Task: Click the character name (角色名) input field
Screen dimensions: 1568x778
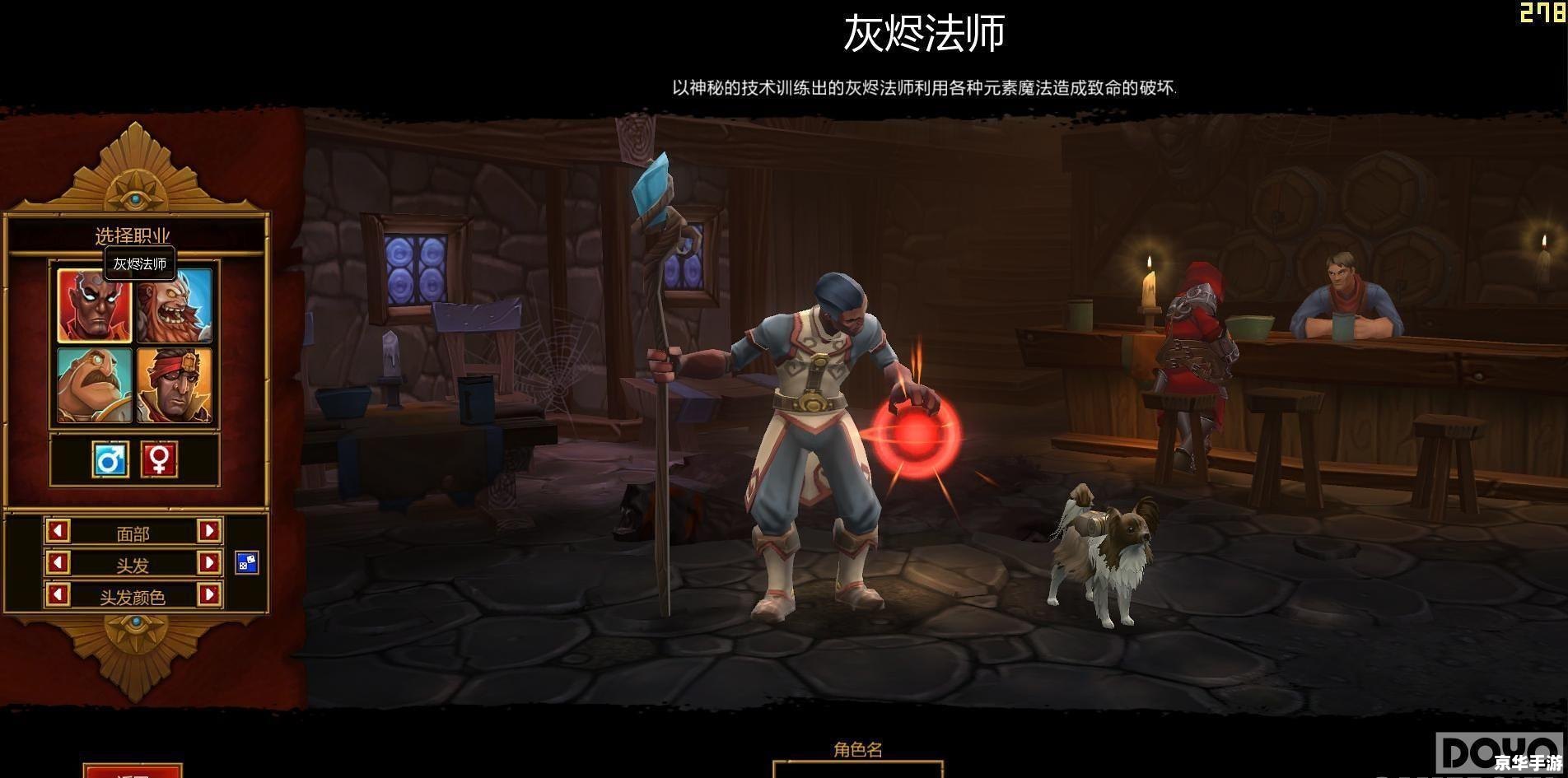Action: (857, 771)
